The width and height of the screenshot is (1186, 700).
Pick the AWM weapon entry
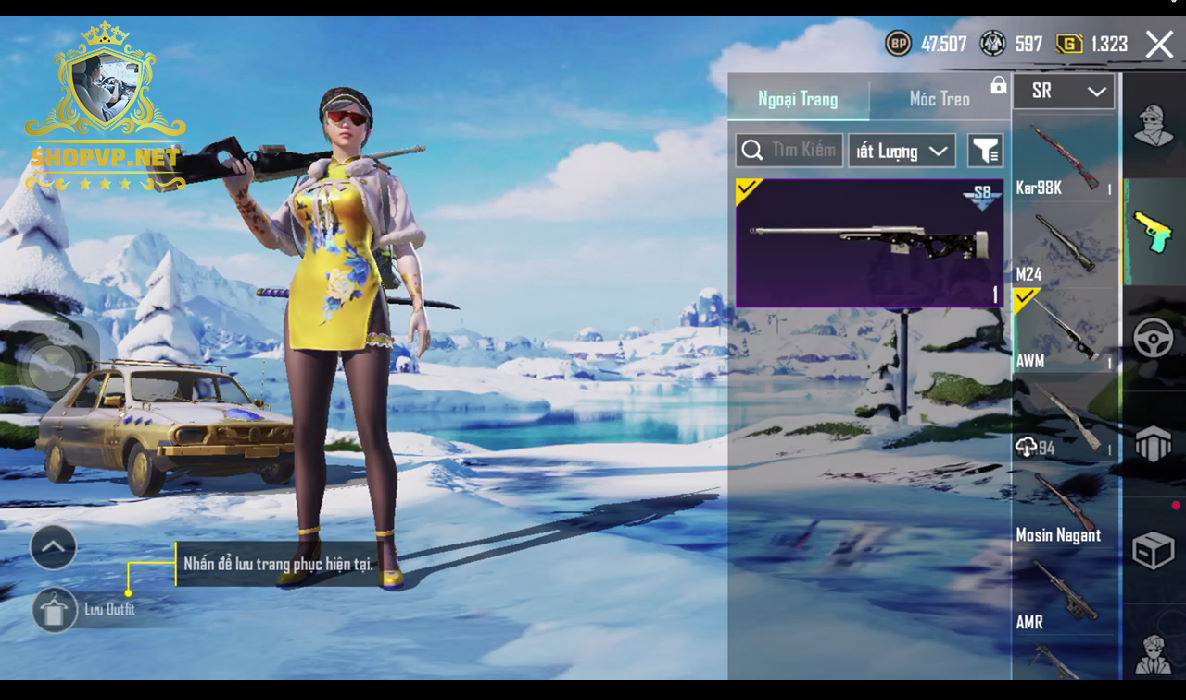(1064, 332)
